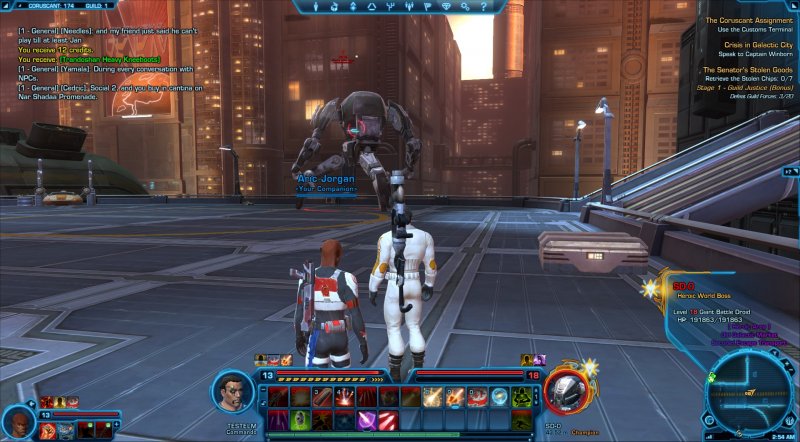Activate the green silhouette ability in top row
800x442 pixels.
(x=521, y=398)
